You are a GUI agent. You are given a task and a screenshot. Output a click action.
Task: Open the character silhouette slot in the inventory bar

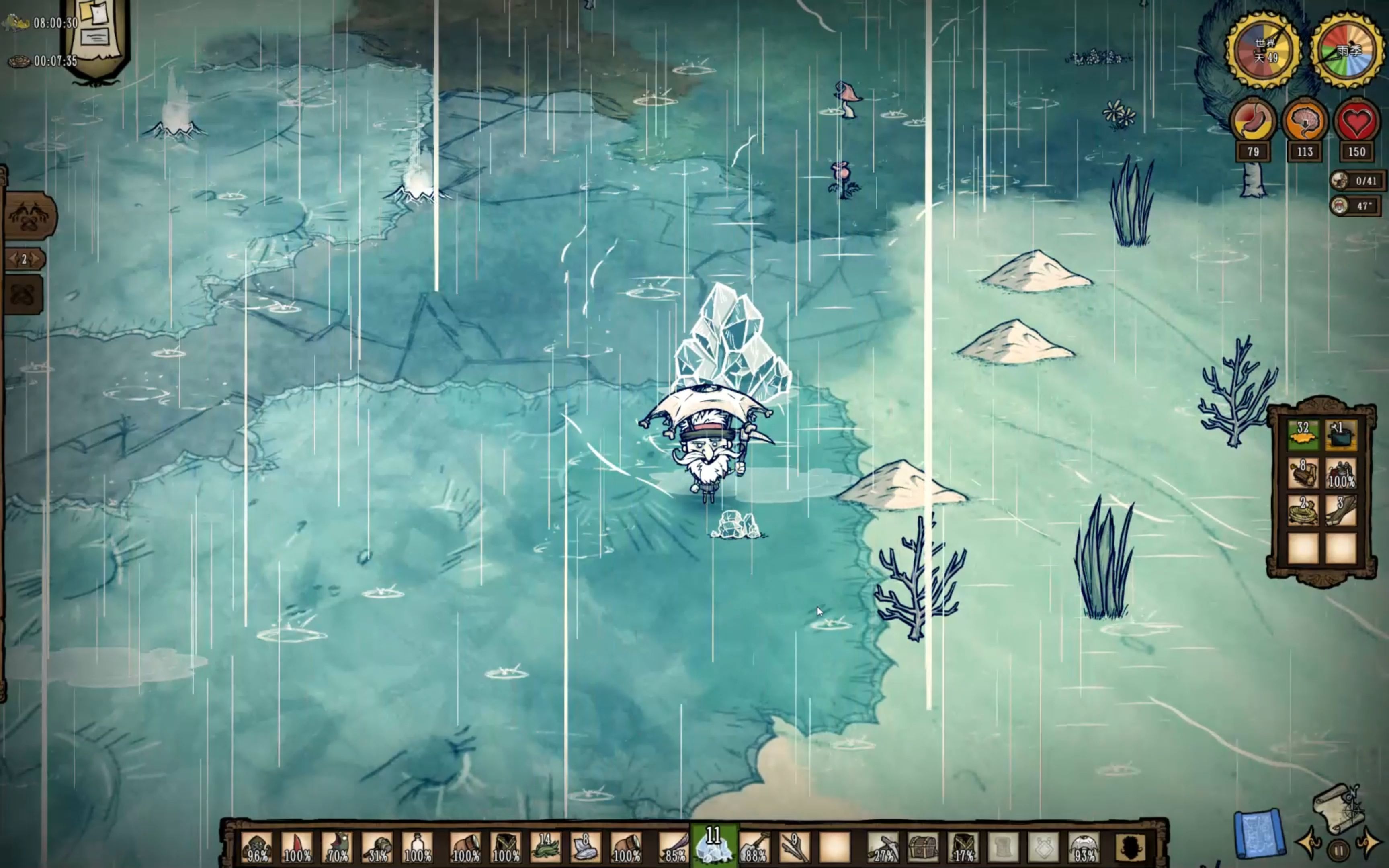click(1129, 846)
